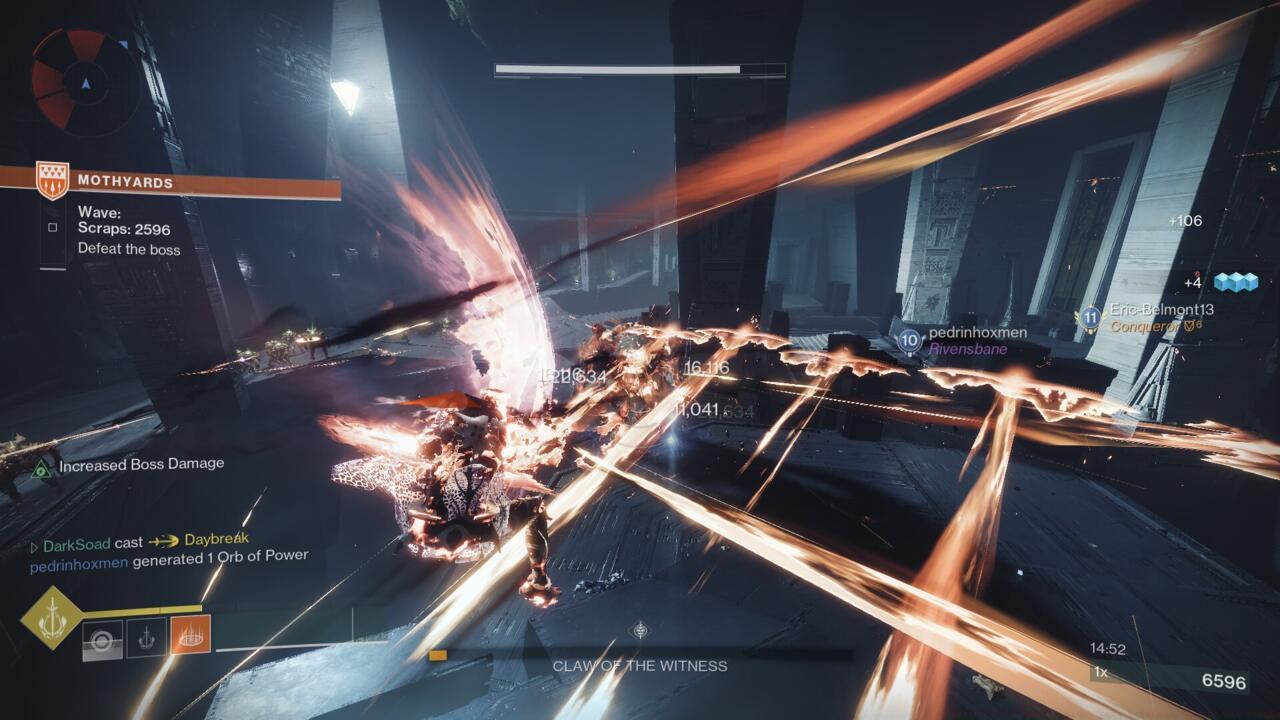Select pedrinhoxmen's level 10 emblem

908,339
